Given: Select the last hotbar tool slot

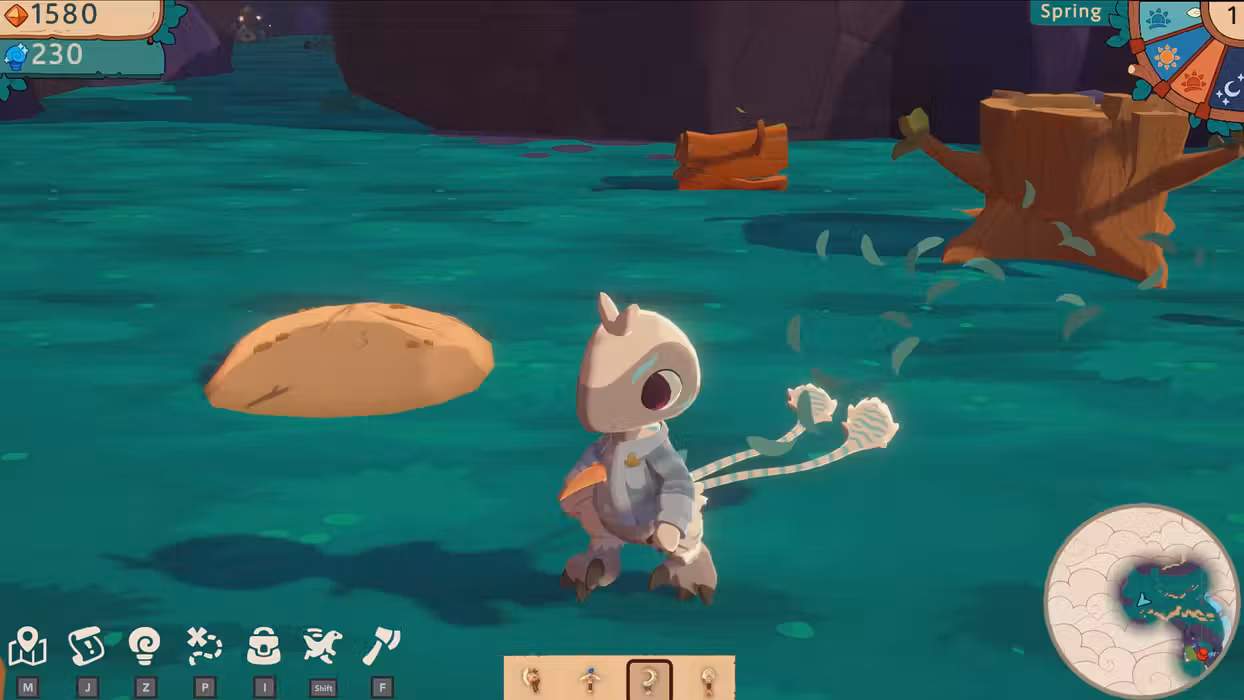Looking at the screenshot, I should (x=708, y=680).
